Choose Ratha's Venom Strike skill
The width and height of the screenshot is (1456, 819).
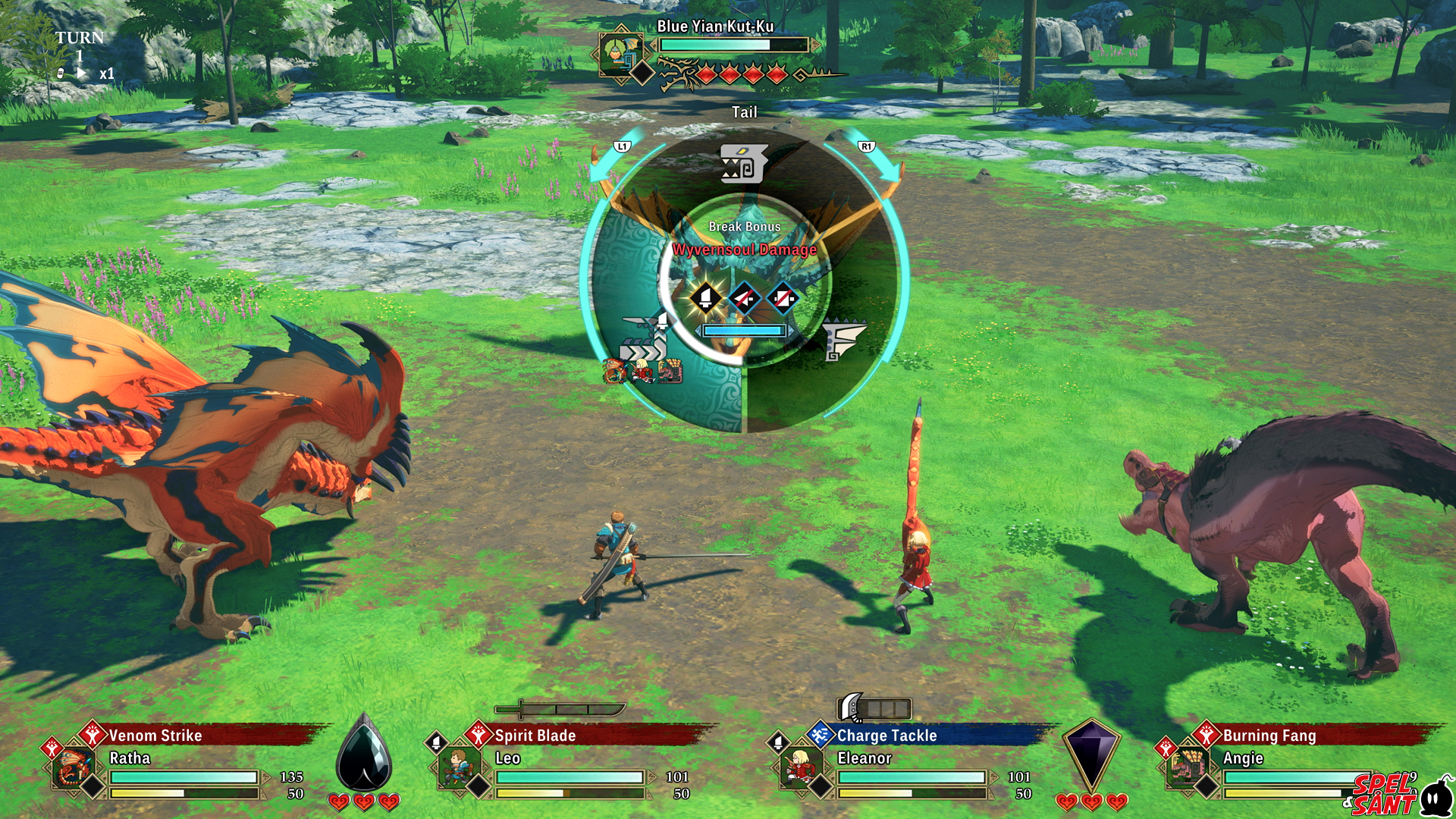click(x=155, y=736)
